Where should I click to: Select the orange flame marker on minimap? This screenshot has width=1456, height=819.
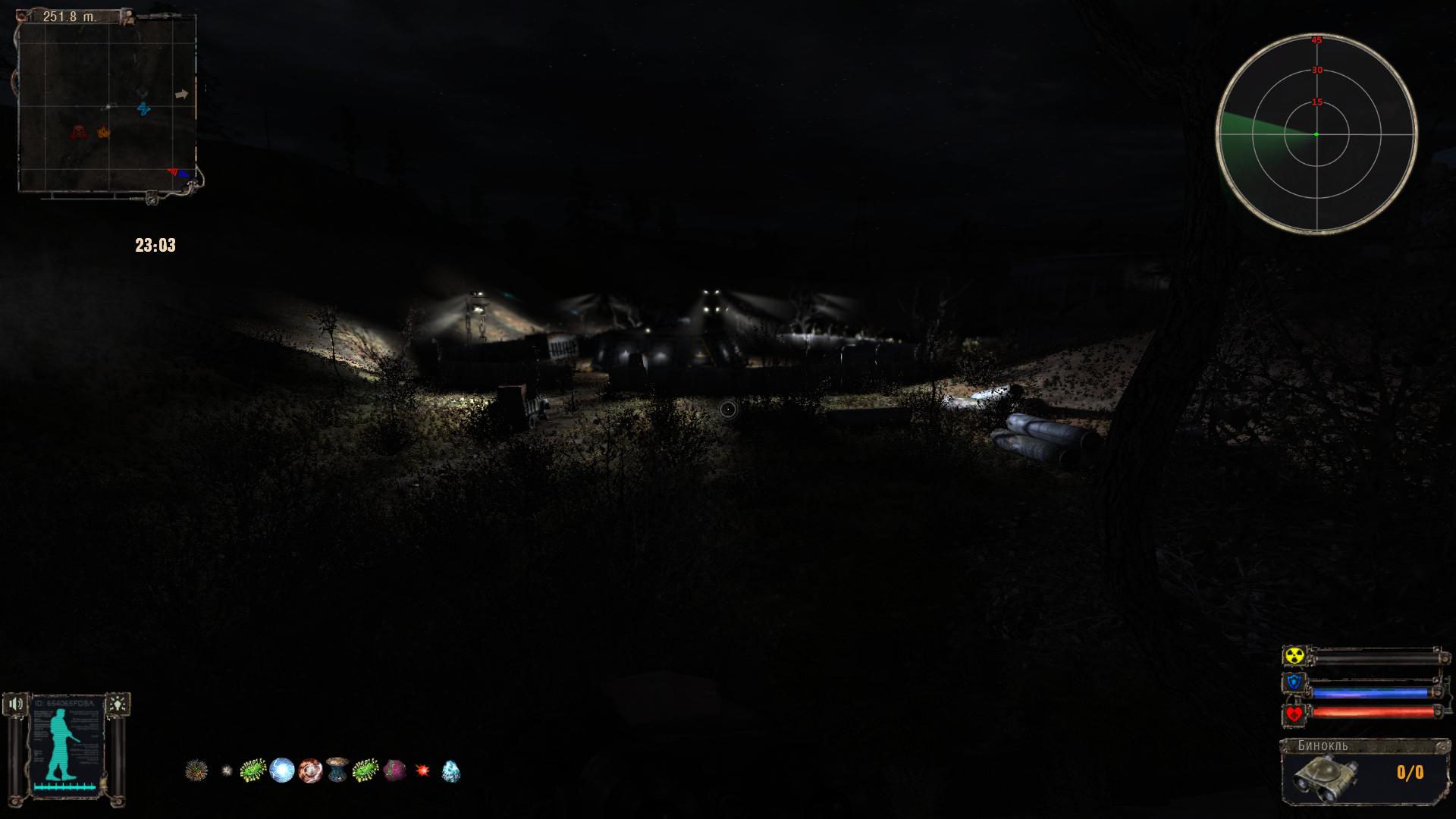coord(103,132)
